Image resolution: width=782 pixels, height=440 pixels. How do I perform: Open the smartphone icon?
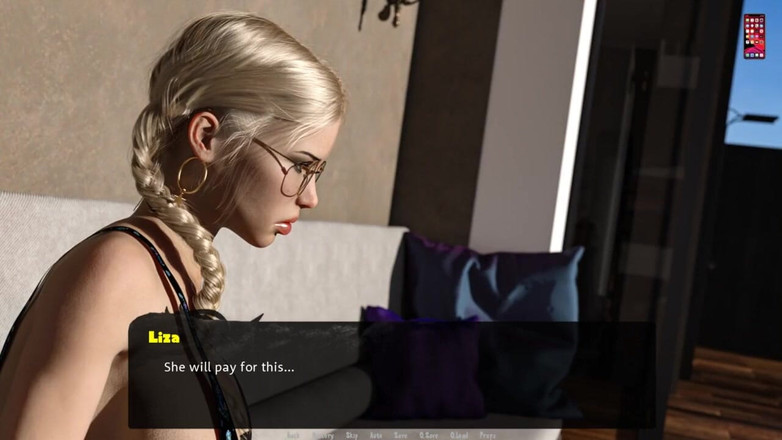tap(754, 36)
